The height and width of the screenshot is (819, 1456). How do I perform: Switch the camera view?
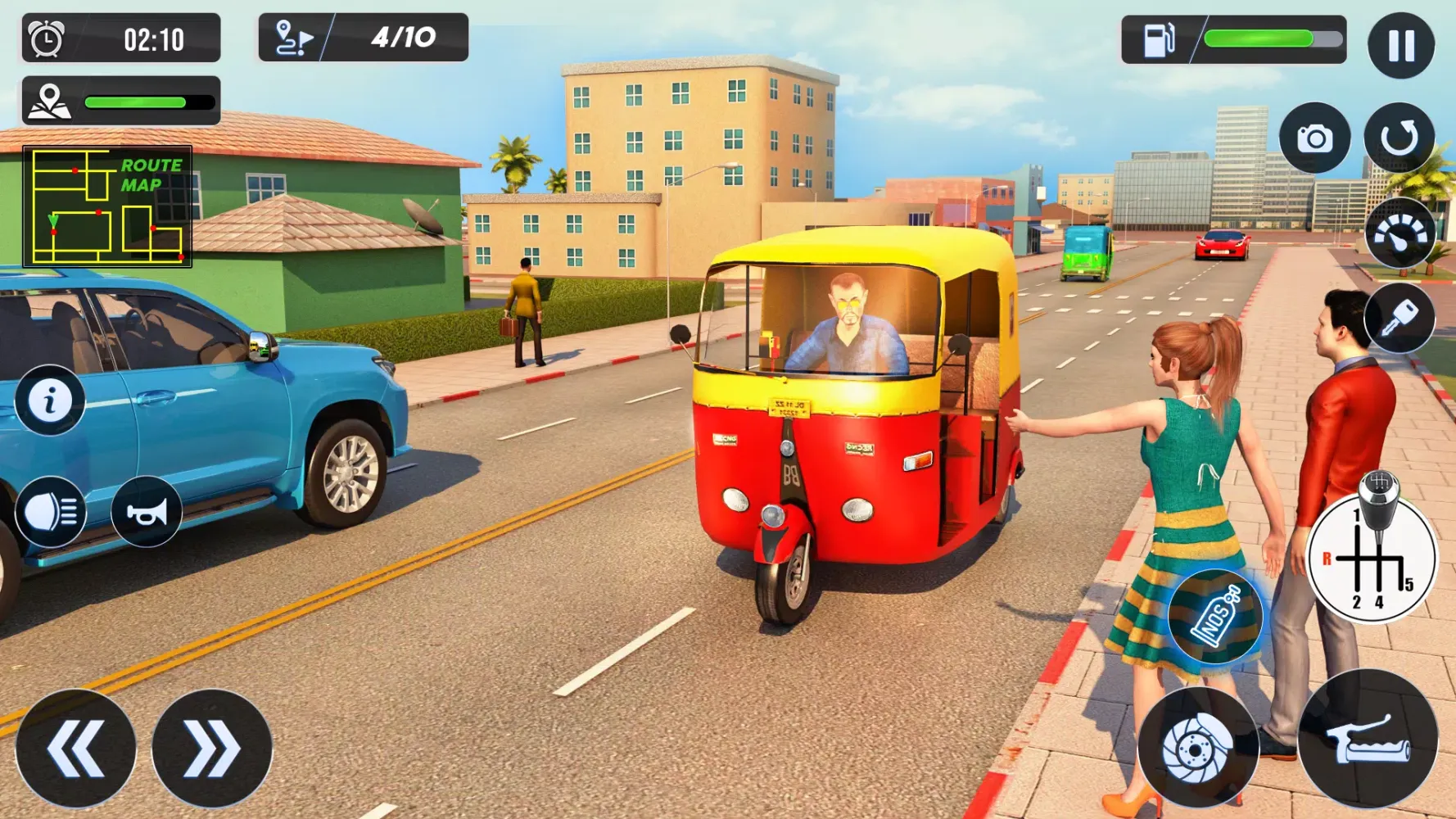pos(1314,138)
